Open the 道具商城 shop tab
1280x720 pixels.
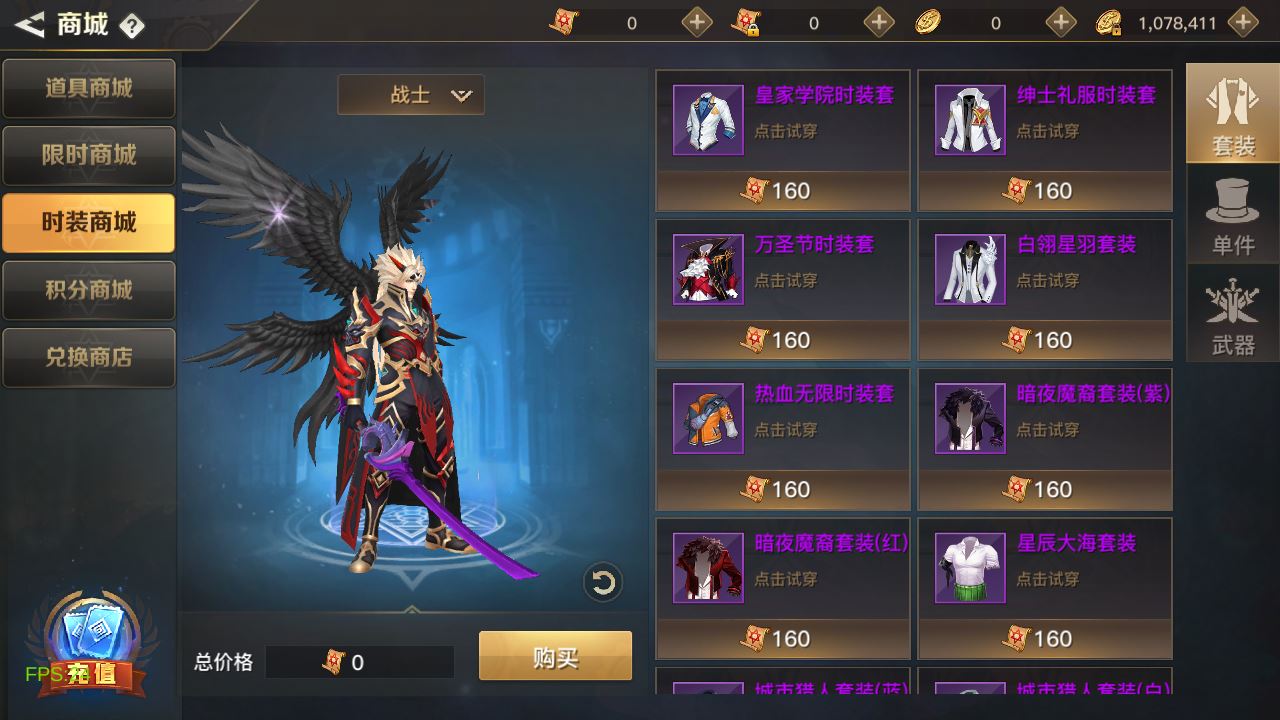click(x=88, y=88)
